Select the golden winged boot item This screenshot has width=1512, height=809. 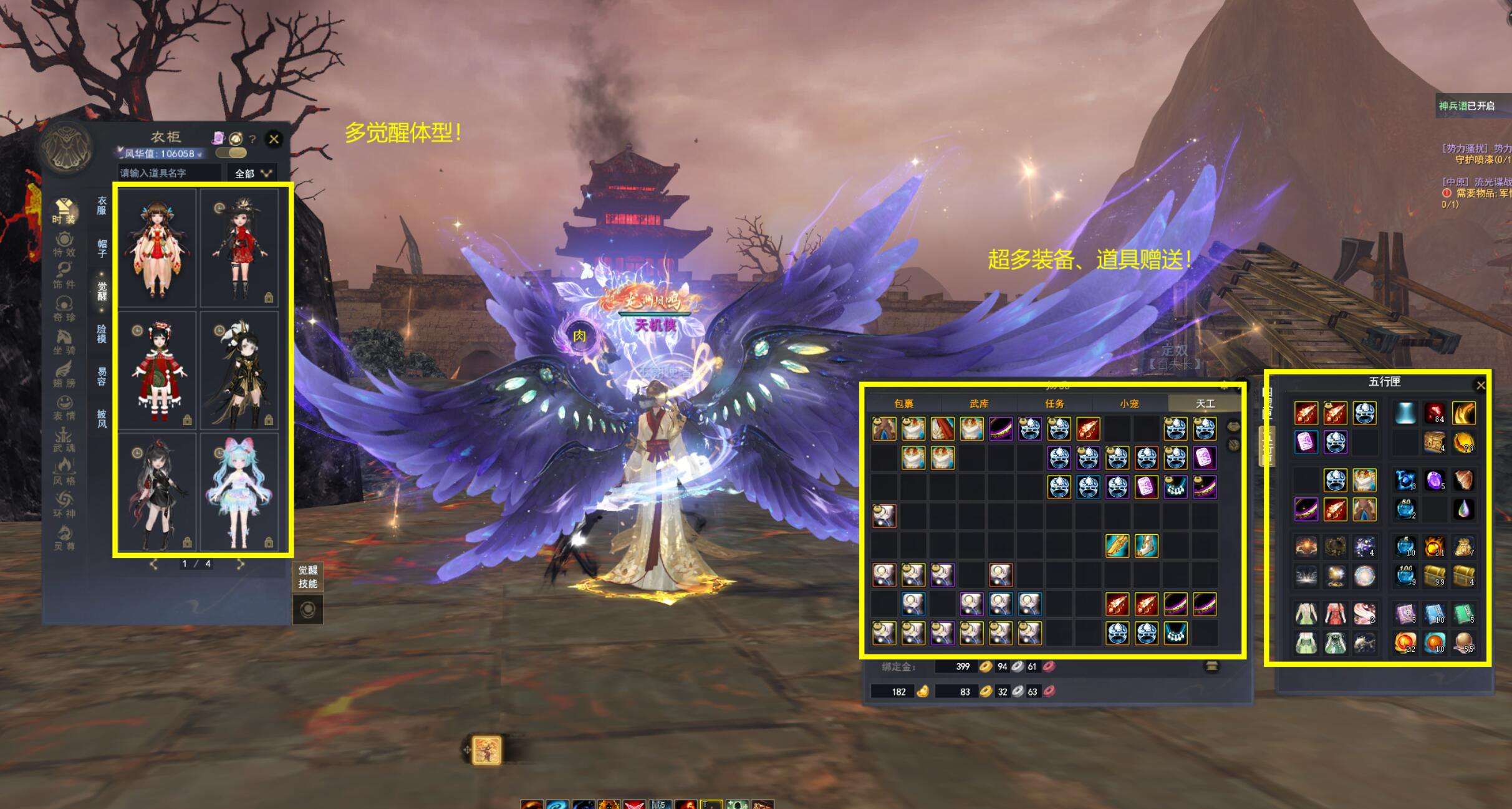click(1146, 546)
